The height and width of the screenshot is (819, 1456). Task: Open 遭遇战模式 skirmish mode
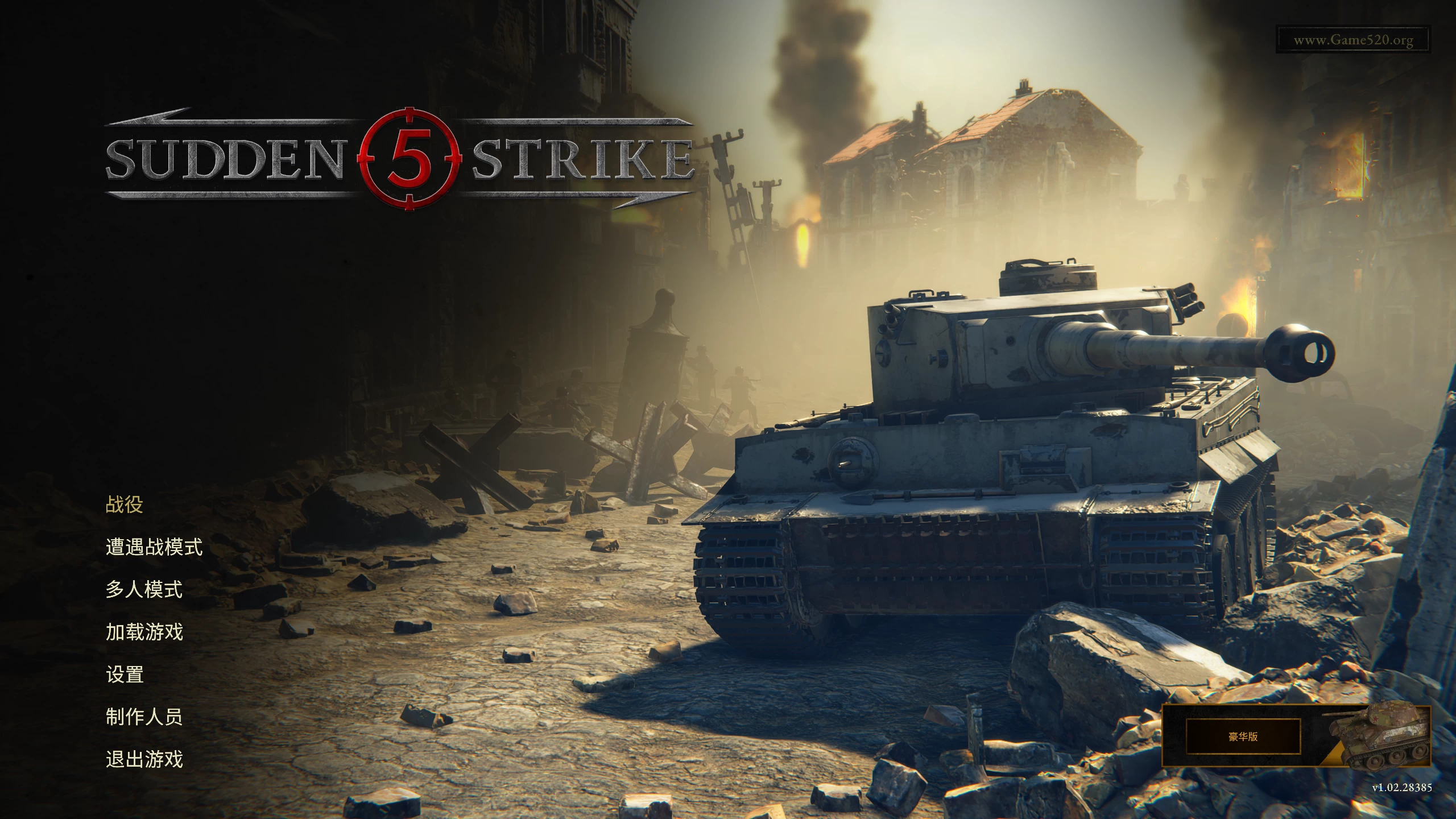(156, 548)
